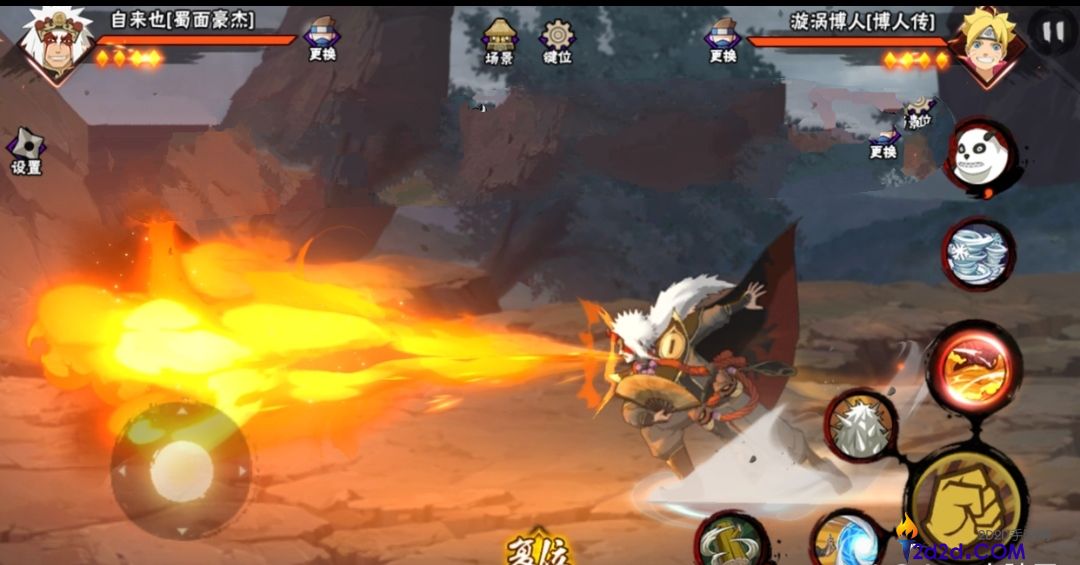Image resolution: width=1080 pixels, height=565 pixels.
Task: Open the 场景 scene selector
Action: click(499, 40)
